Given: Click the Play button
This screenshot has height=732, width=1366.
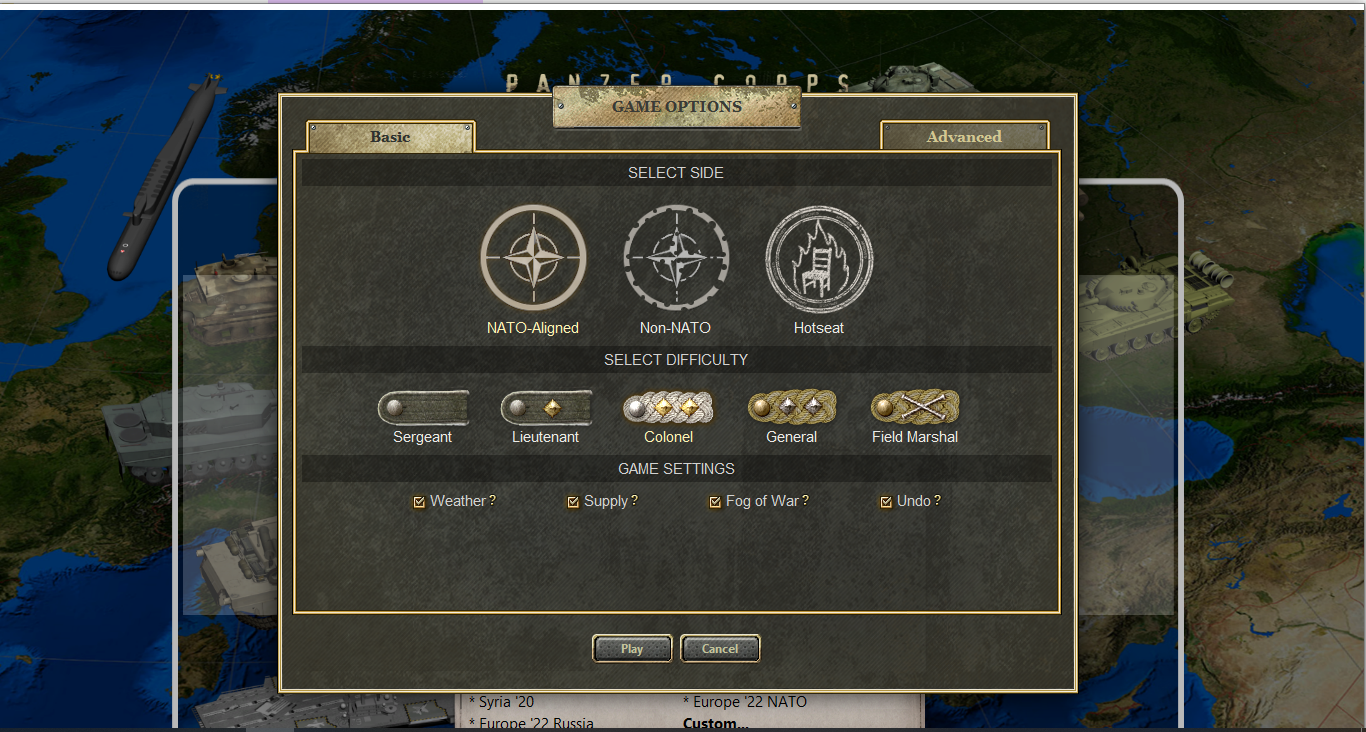Looking at the screenshot, I should [632, 649].
